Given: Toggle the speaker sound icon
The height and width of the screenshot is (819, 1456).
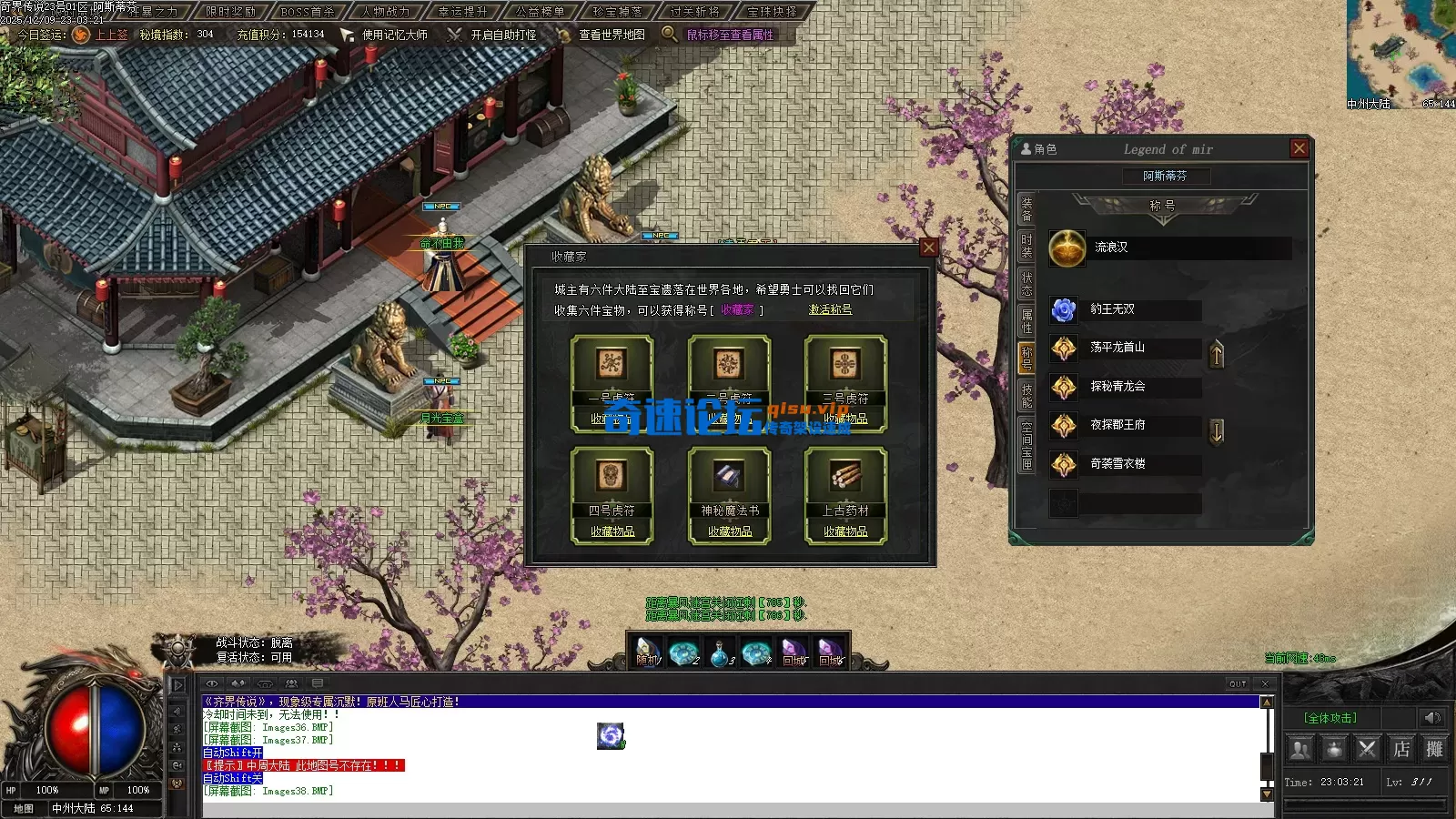Looking at the screenshot, I should tap(1431, 718).
